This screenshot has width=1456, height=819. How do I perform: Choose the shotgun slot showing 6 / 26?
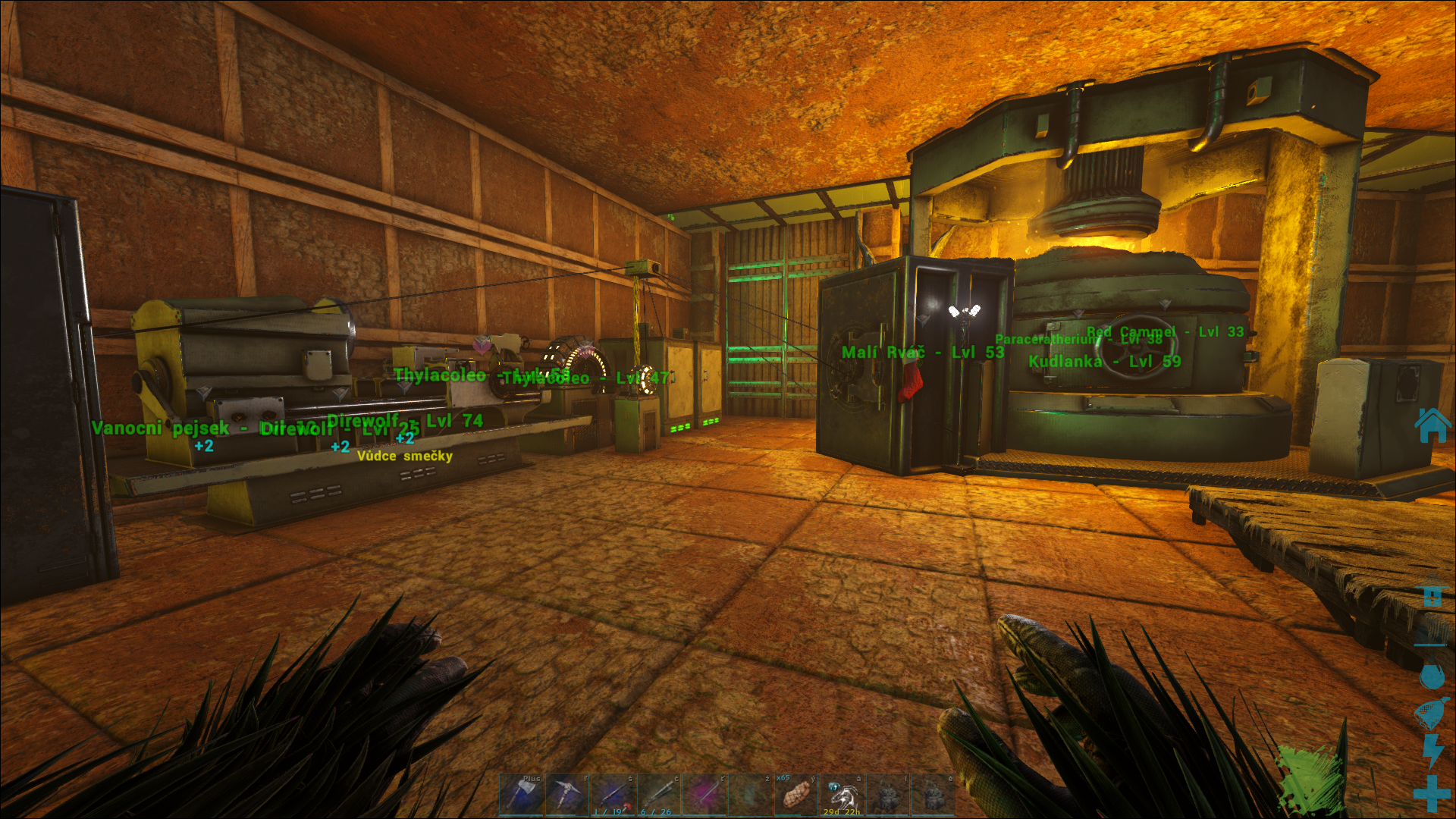tap(658, 794)
